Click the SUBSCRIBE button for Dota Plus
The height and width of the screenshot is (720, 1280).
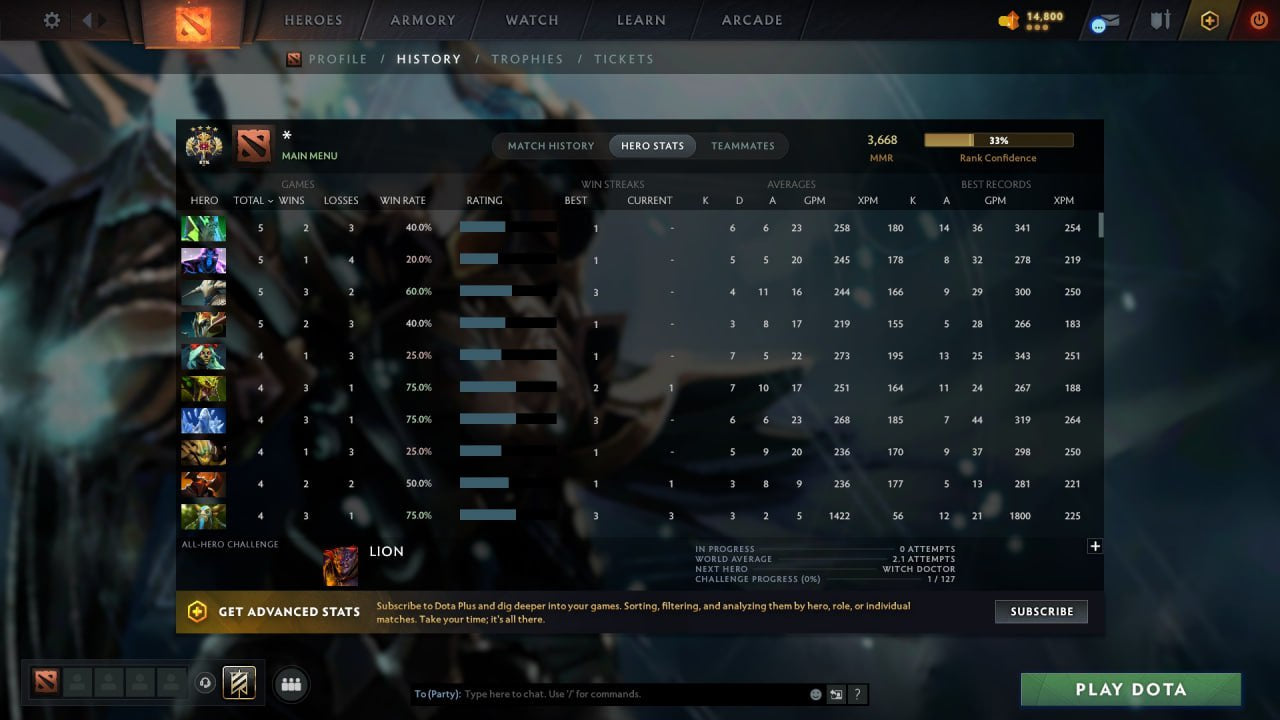tap(1041, 611)
